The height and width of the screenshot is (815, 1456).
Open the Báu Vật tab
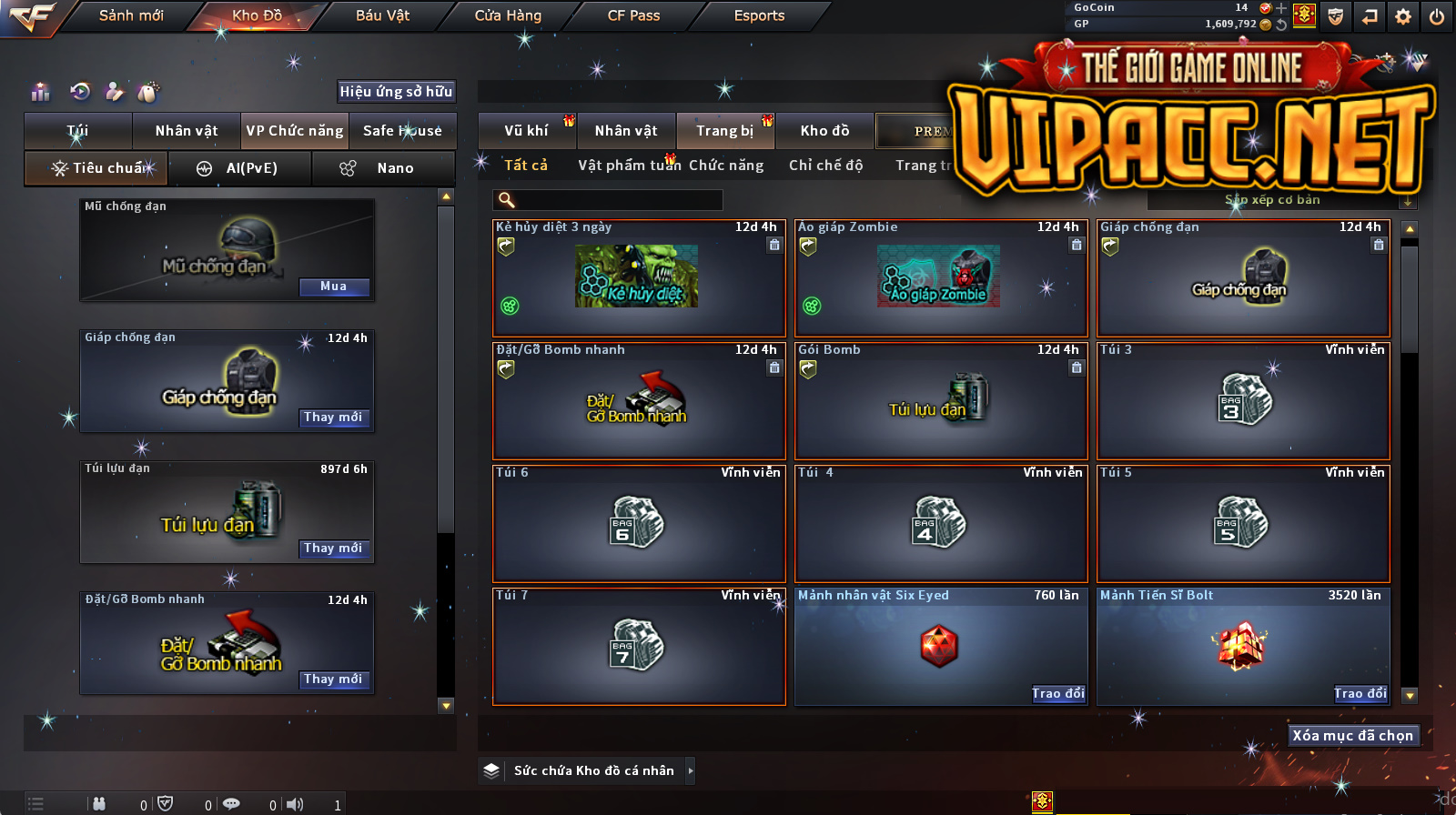[382, 15]
